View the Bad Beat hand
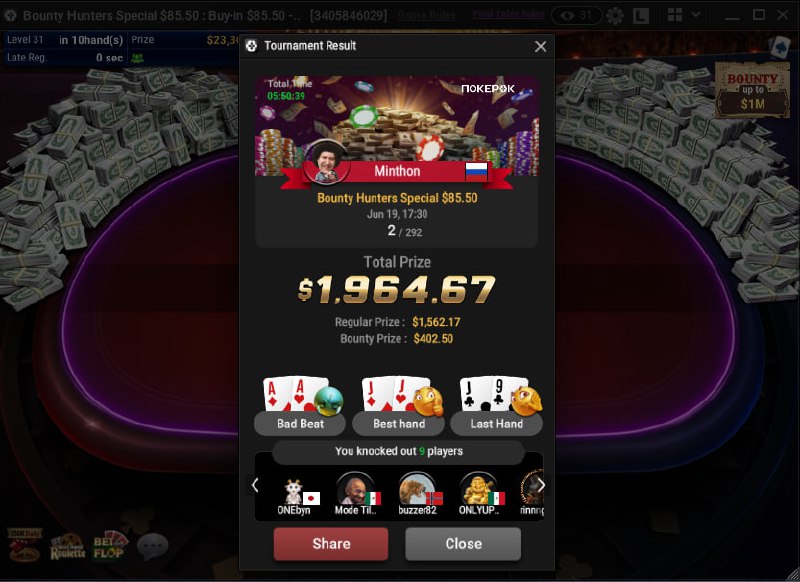 pos(300,423)
